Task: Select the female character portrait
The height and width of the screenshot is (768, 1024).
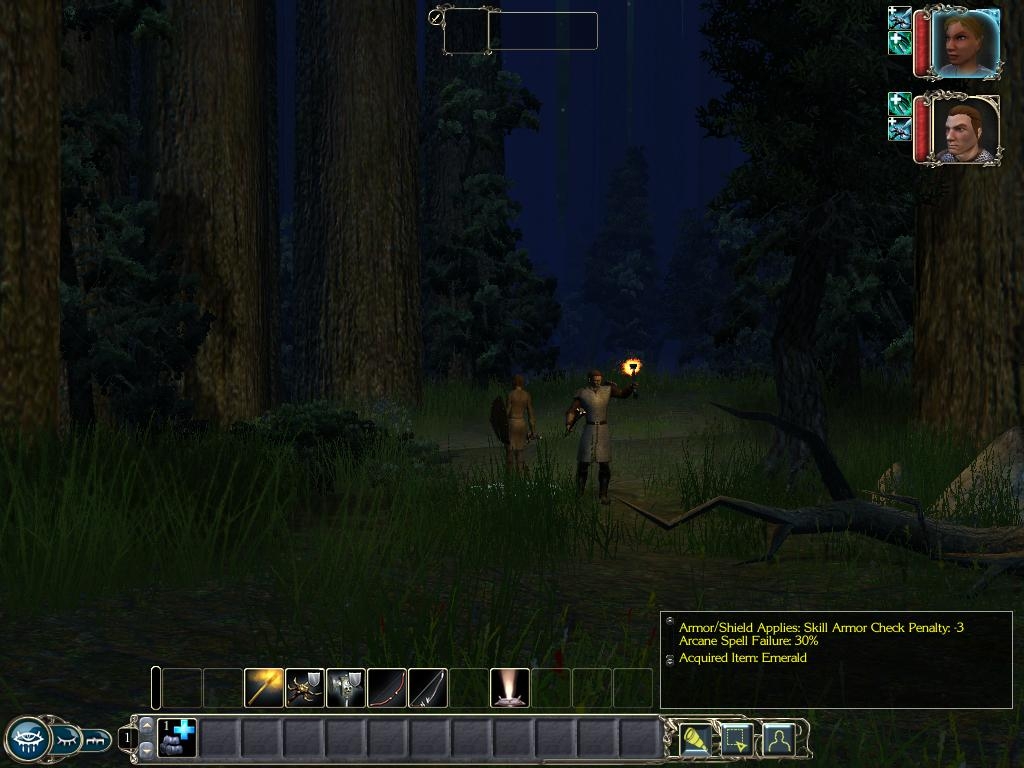Action: (x=965, y=43)
